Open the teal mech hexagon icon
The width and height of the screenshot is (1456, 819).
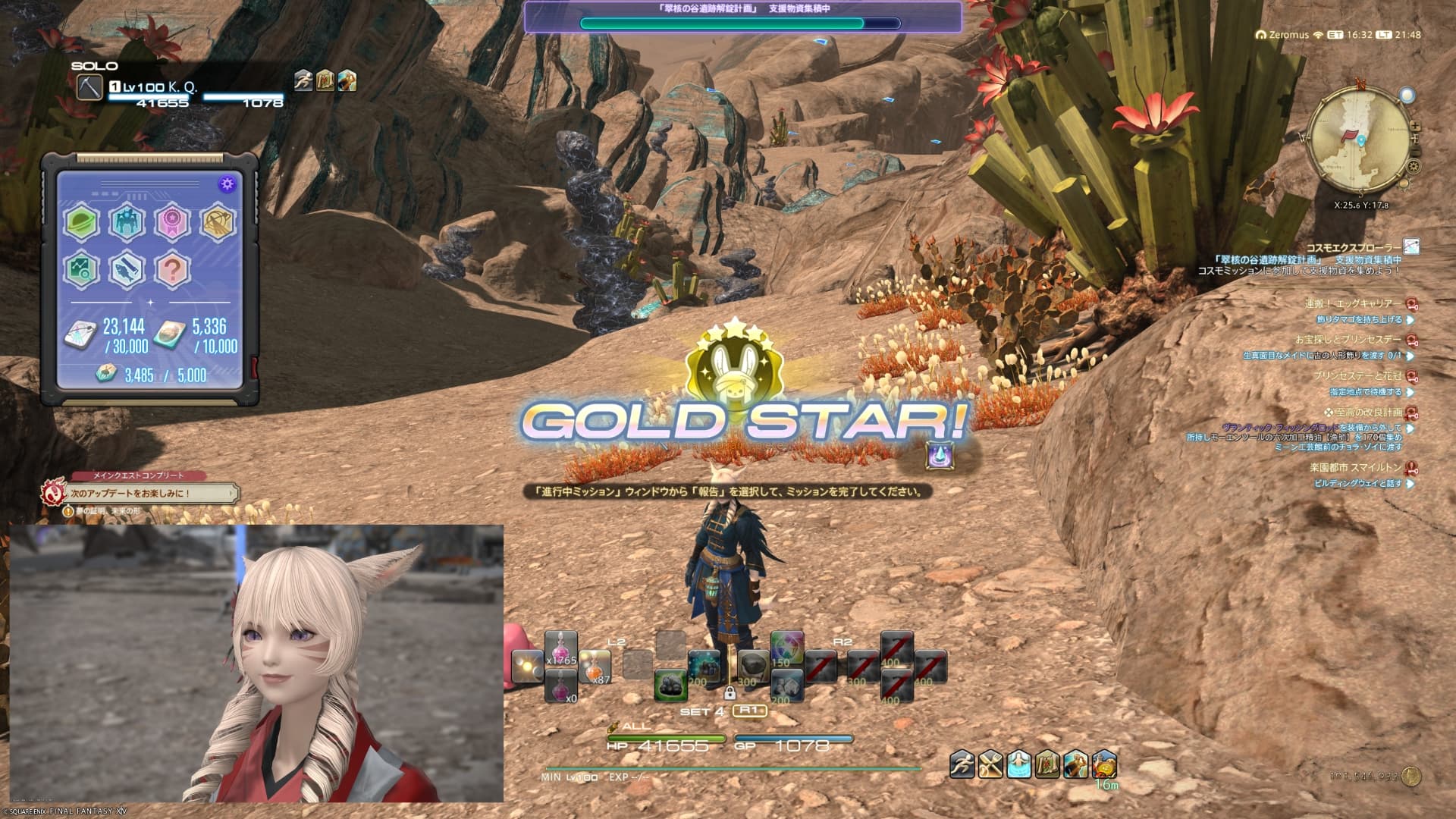pos(127,222)
